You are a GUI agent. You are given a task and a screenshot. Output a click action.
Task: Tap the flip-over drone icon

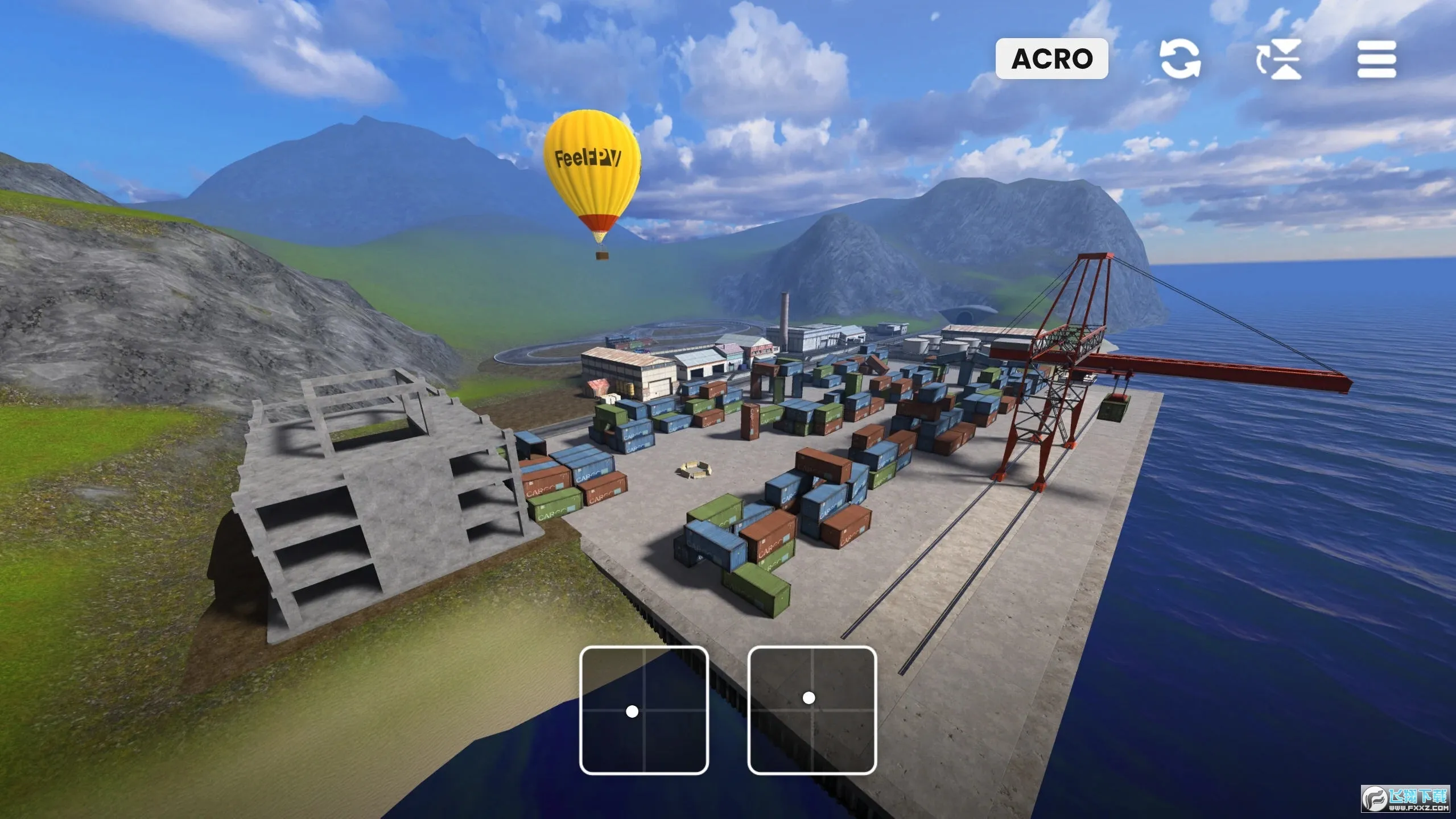(1280, 59)
